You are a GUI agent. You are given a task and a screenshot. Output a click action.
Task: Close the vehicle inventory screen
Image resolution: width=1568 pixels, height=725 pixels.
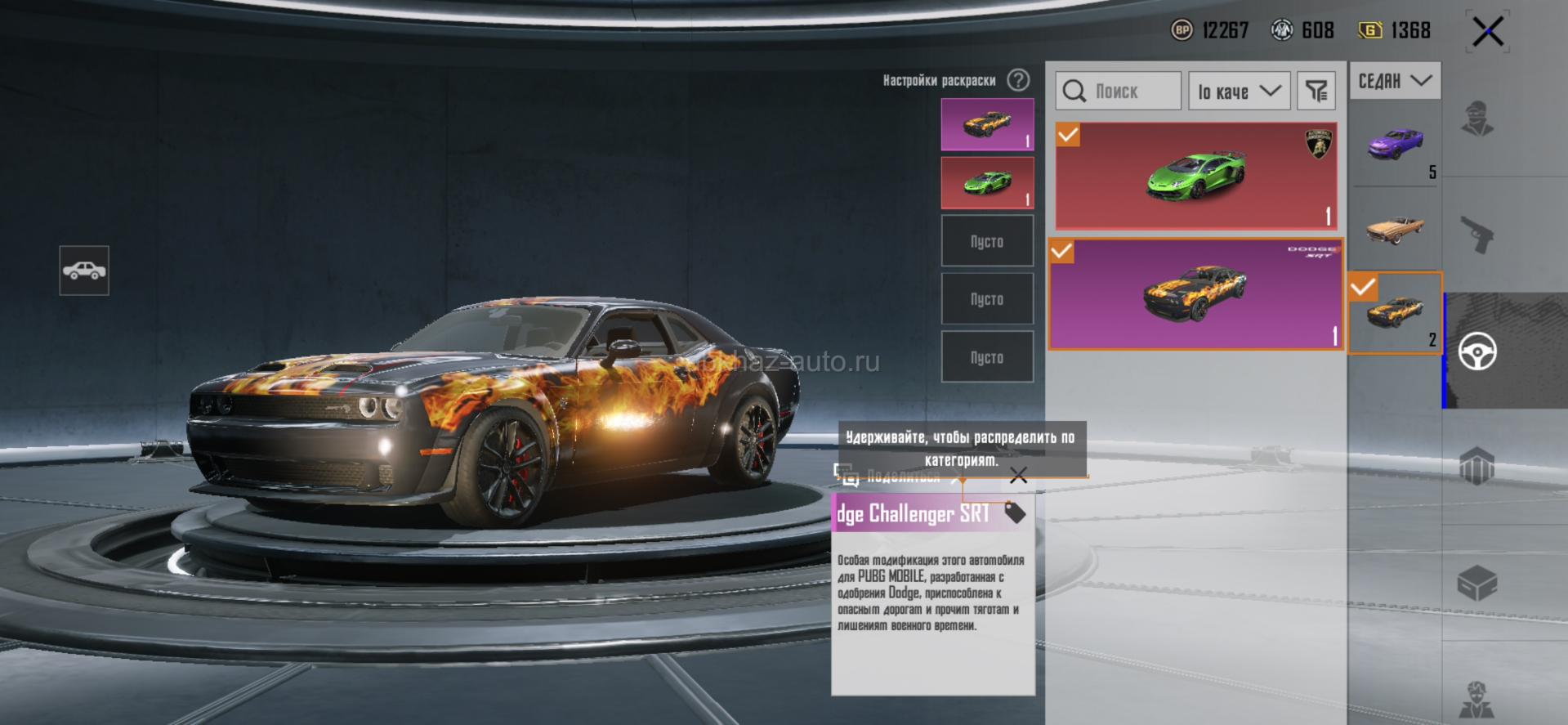tap(1487, 33)
